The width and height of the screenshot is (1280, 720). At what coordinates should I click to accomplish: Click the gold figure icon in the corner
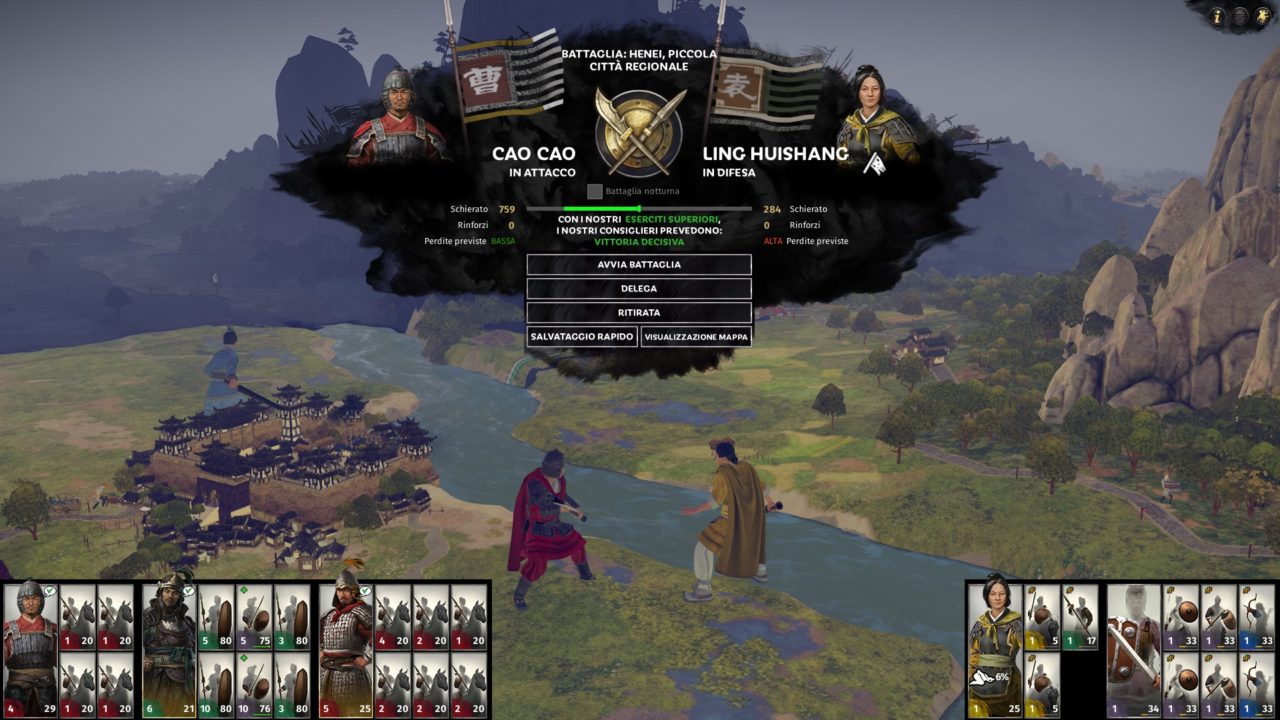1261,16
